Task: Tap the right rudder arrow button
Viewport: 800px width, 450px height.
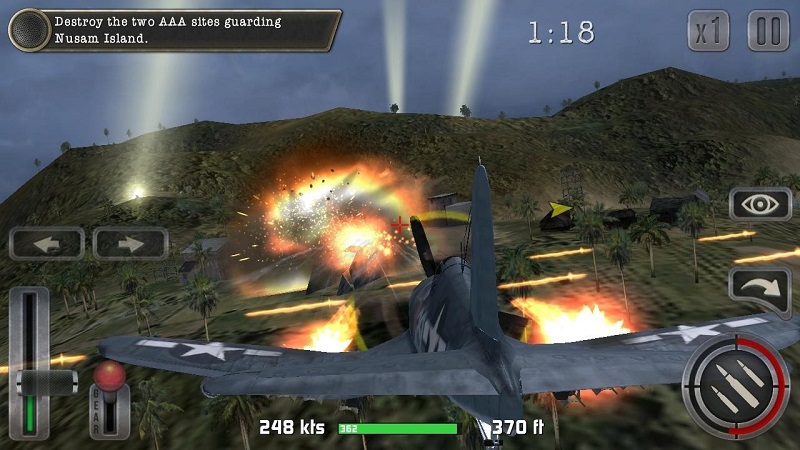Action: point(131,243)
